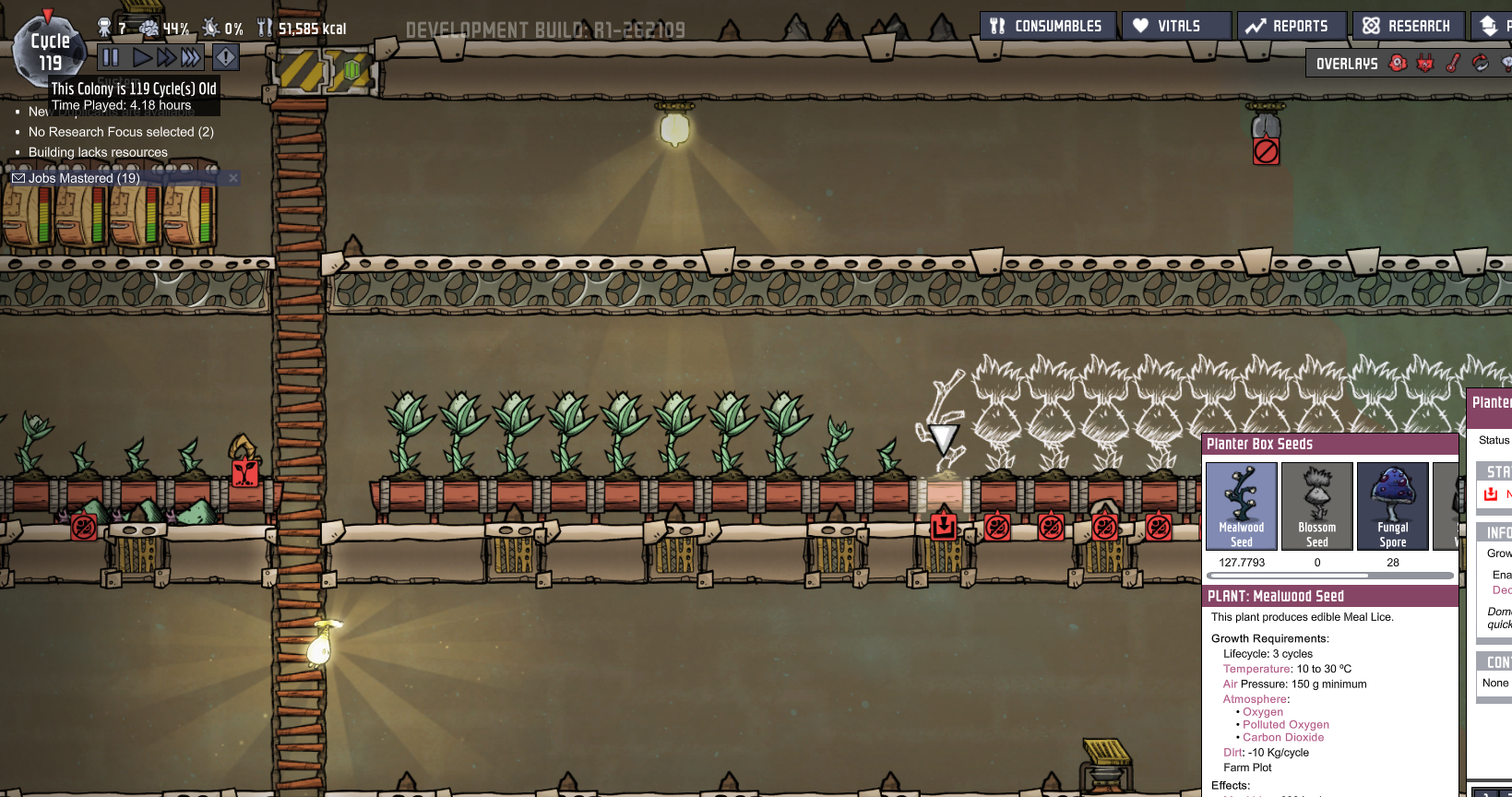
Task: Click the 51,585 kcal food reserves icon
Action: [267, 27]
